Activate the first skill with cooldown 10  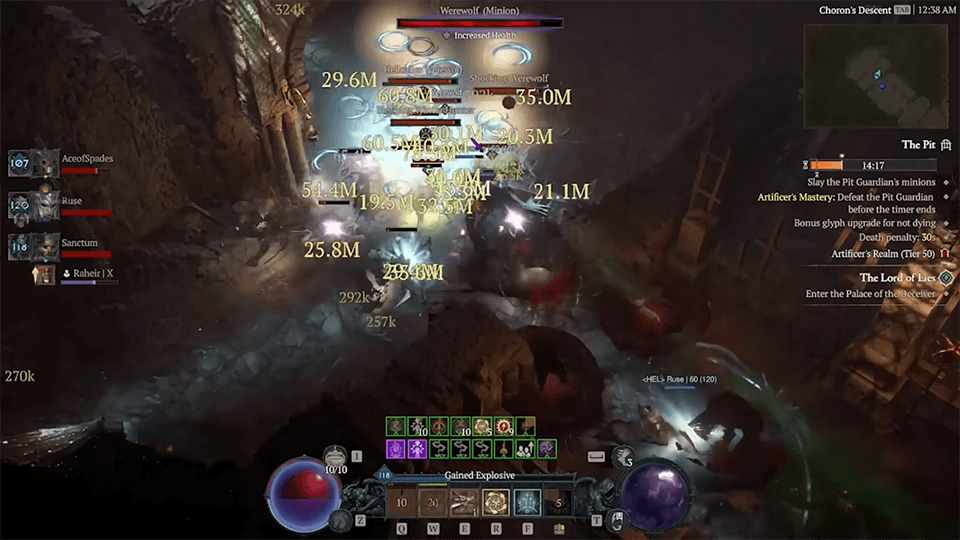(x=402, y=502)
